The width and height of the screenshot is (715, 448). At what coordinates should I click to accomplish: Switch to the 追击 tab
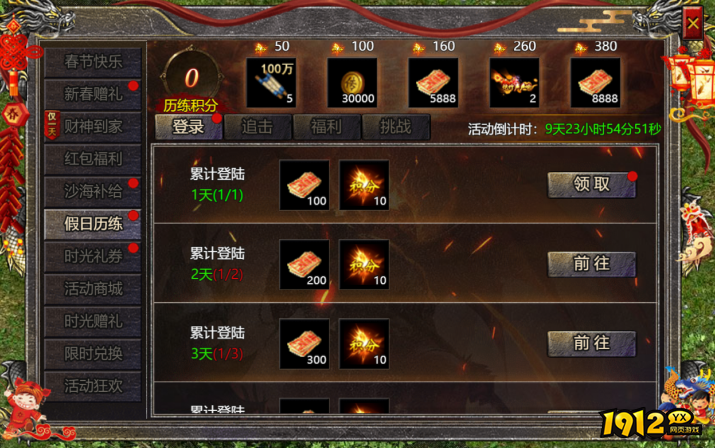pyautogui.click(x=257, y=126)
